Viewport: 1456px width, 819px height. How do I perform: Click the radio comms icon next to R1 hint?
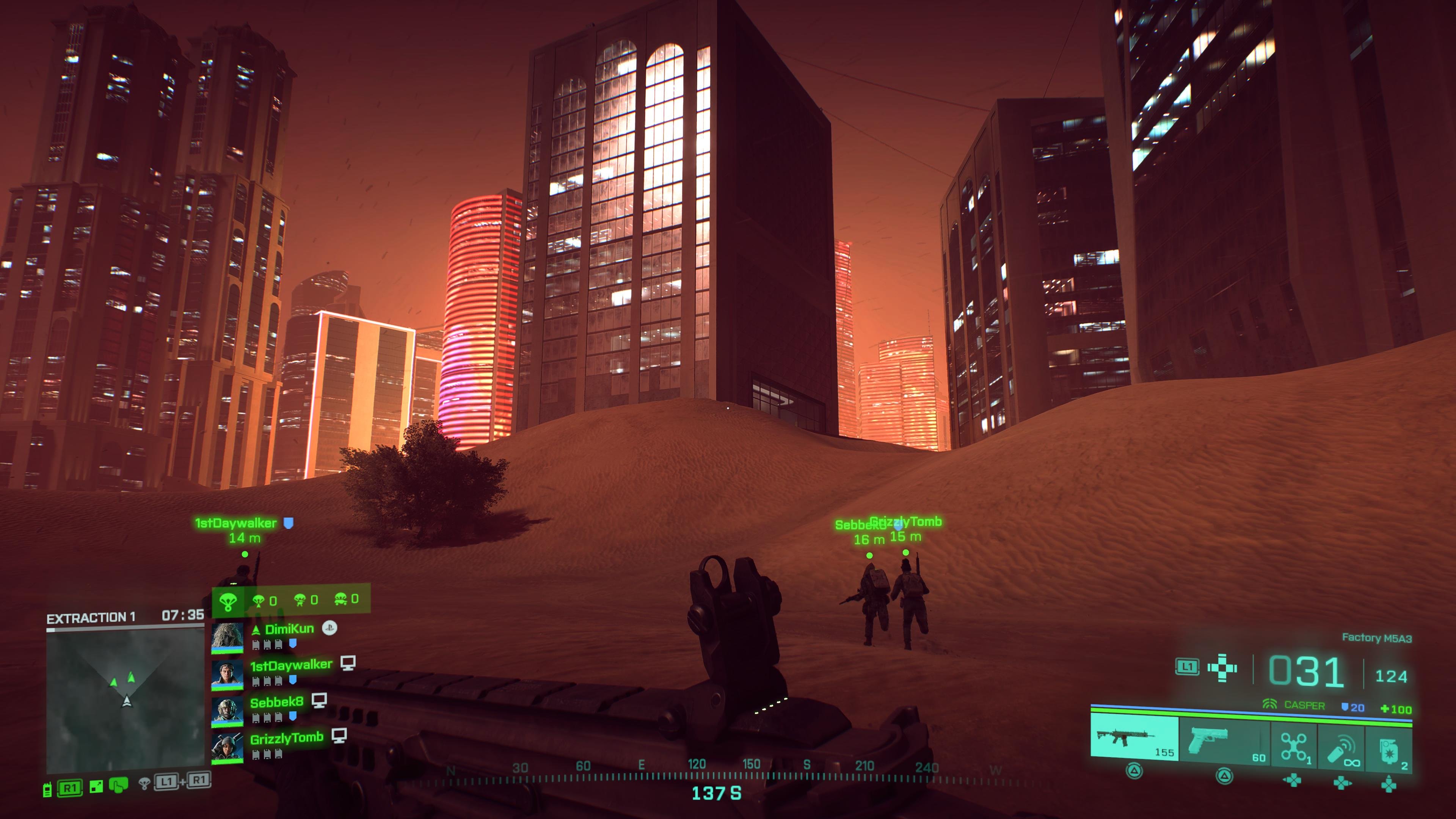click(47, 789)
